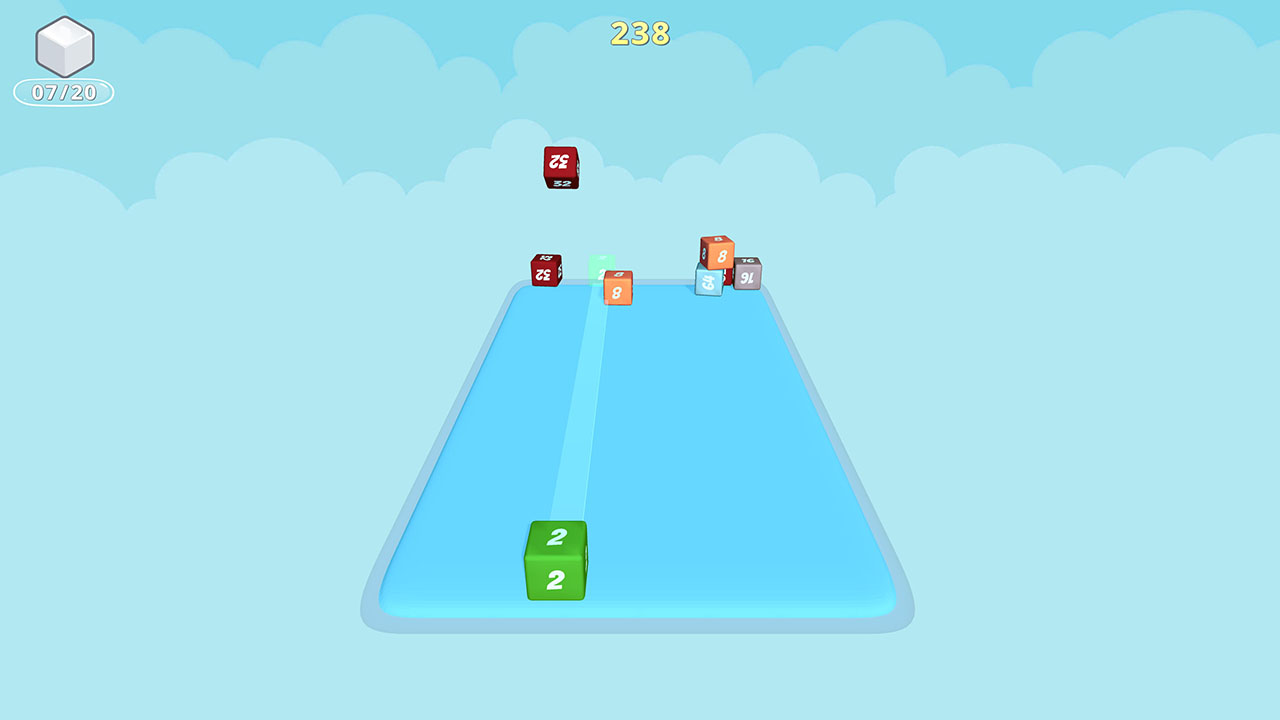Image resolution: width=1280 pixels, height=720 pixels.
Task: Click the center of the blue playing board
Action: [x=640, y=450]
